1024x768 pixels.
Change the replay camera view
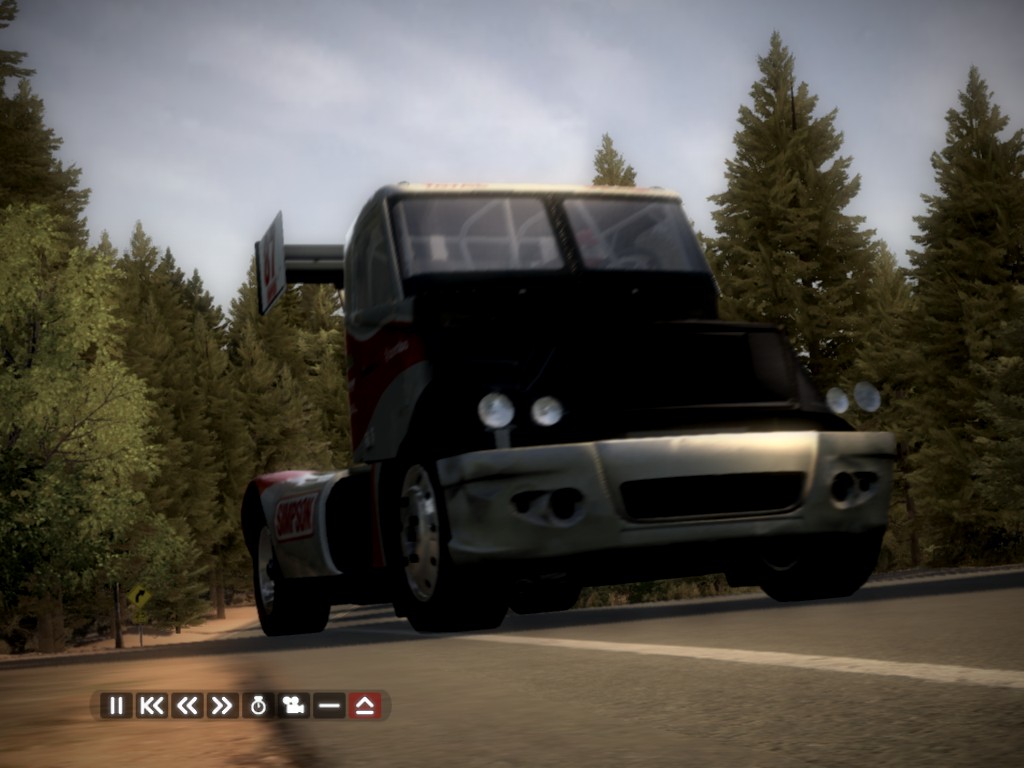pos(293,705)
